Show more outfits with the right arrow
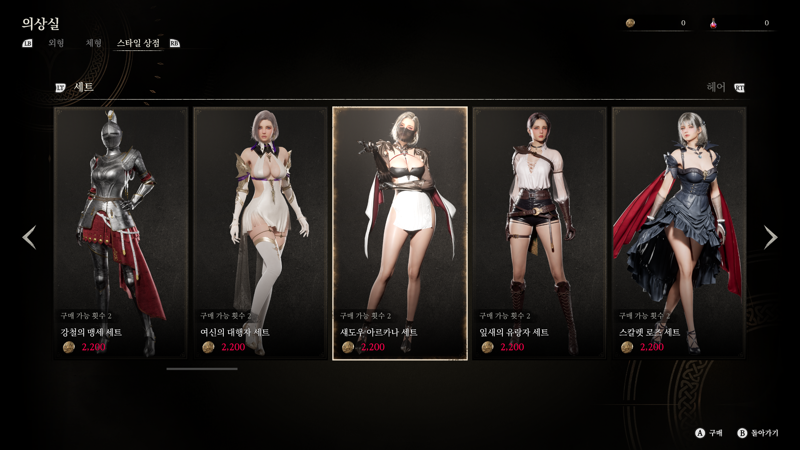This screenshot has width=800, height=450. pyautogui.click(x=770, y=237)
